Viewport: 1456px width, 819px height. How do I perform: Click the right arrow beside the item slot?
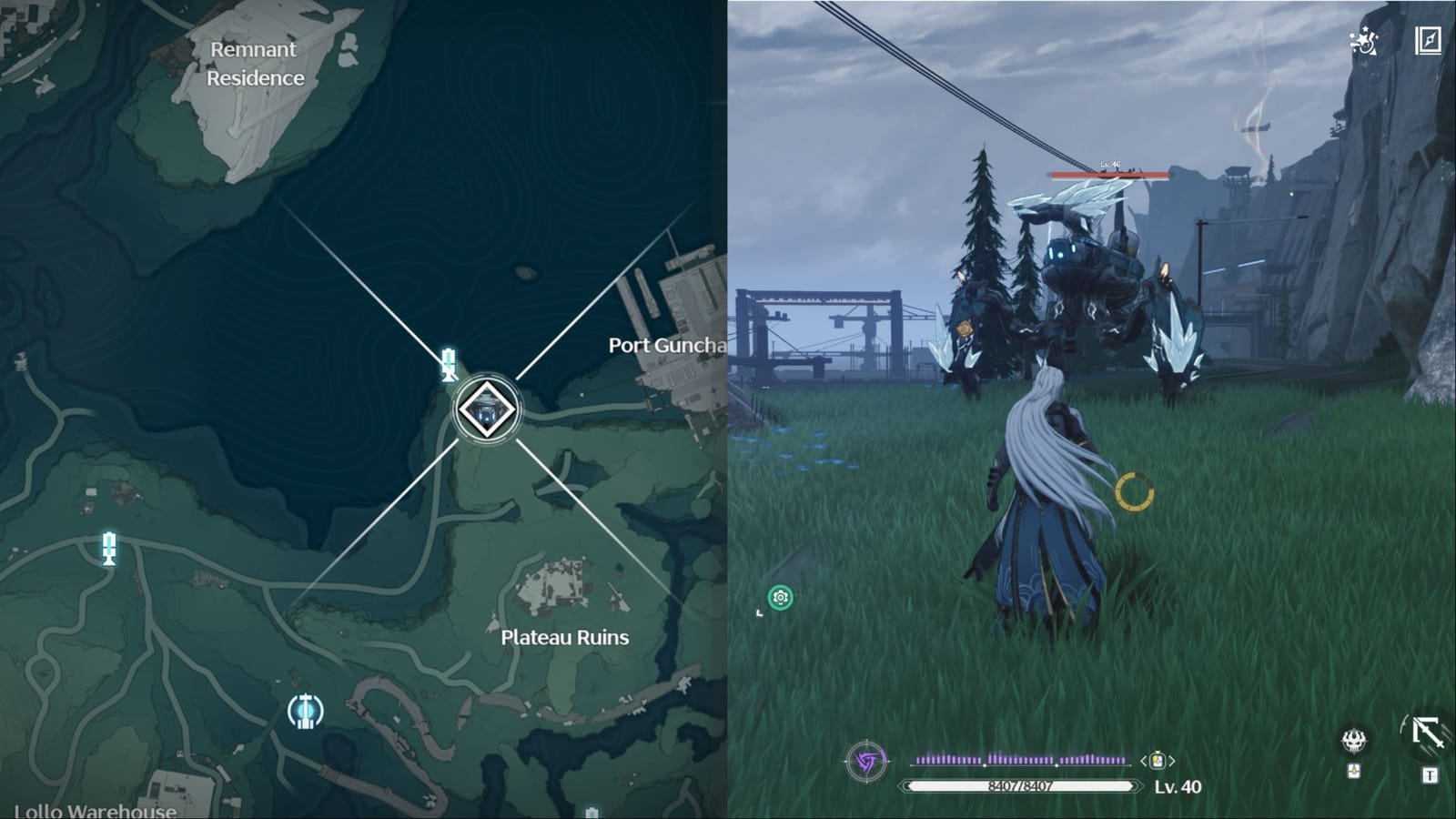pyautogui.click(x=1172, y=759)
